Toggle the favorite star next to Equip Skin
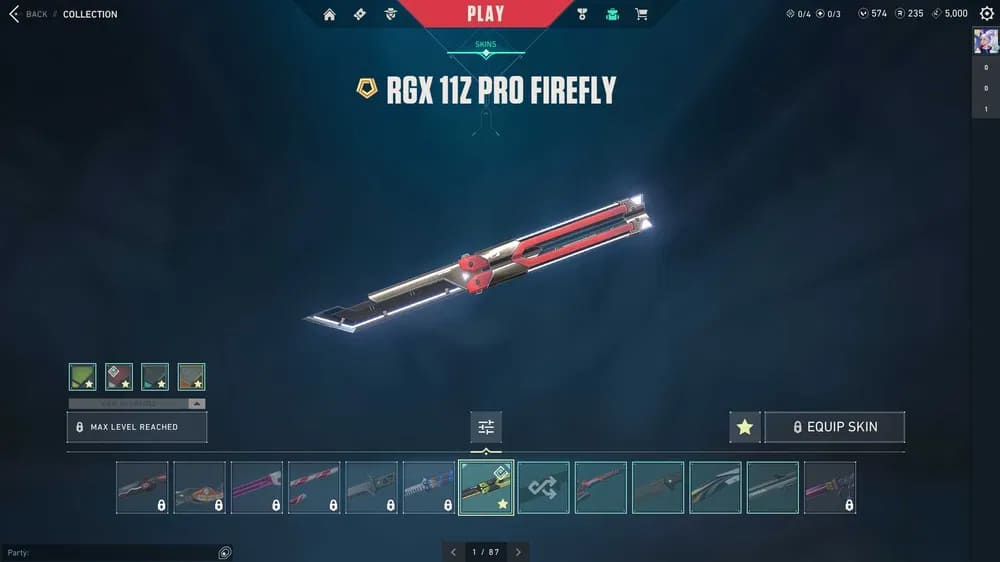Image resolution: width=1000 pixels, height=562 pixels. point(745,427)
